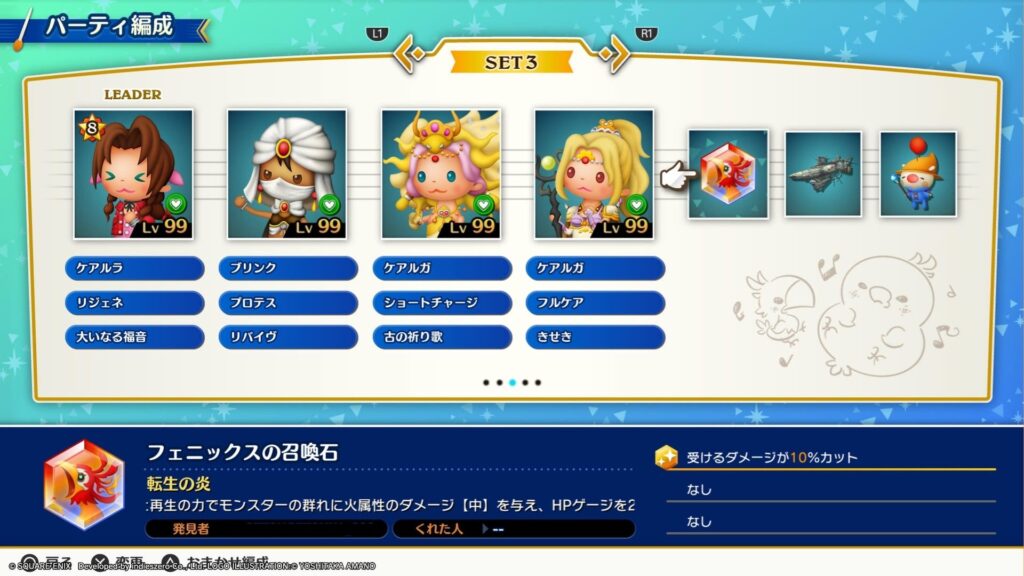1024x576 pixels.
Task: Pick the golden-horned character portrait
Action: tap(441, 174)
